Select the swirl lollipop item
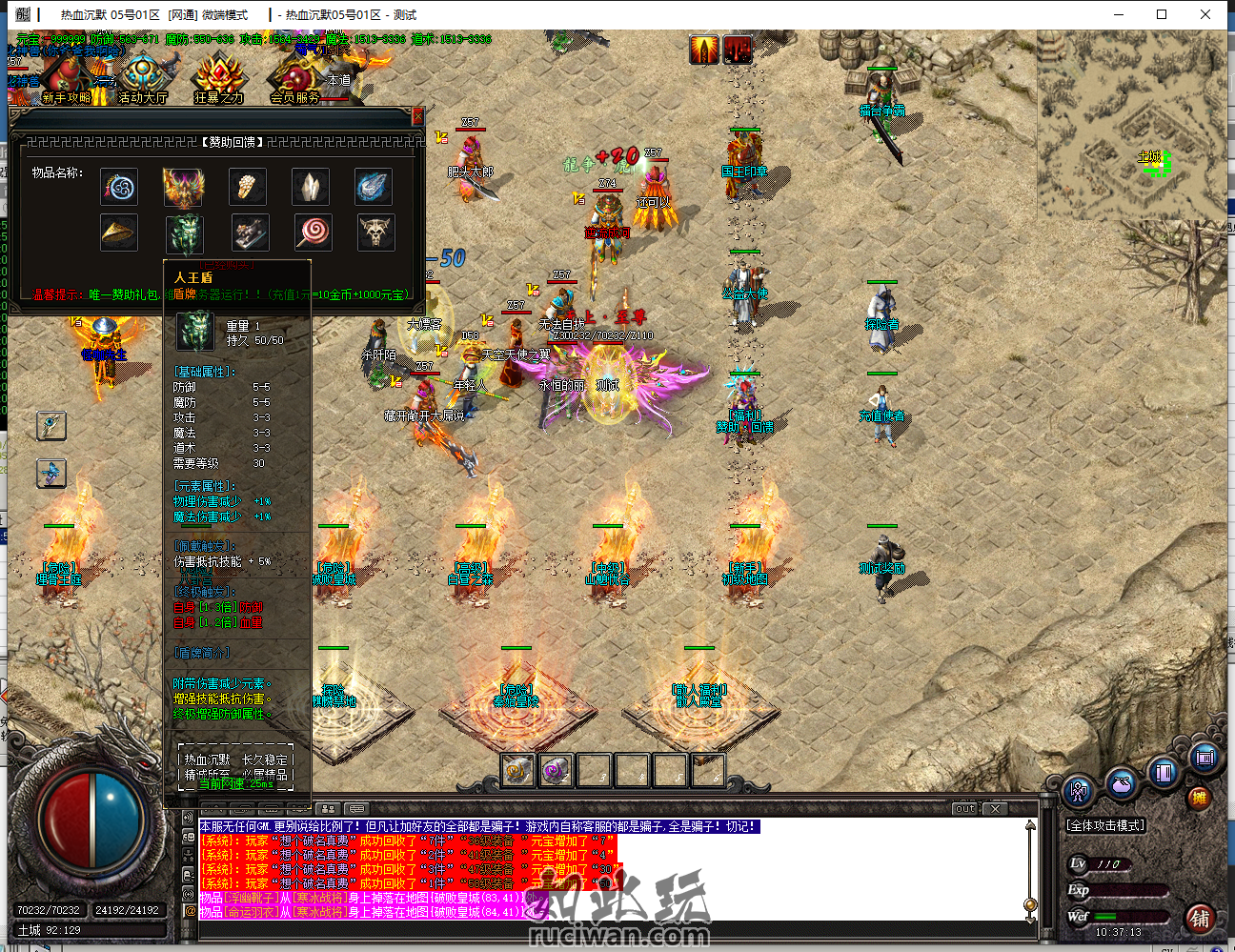Screen dimensions: 1235x952 313,232
